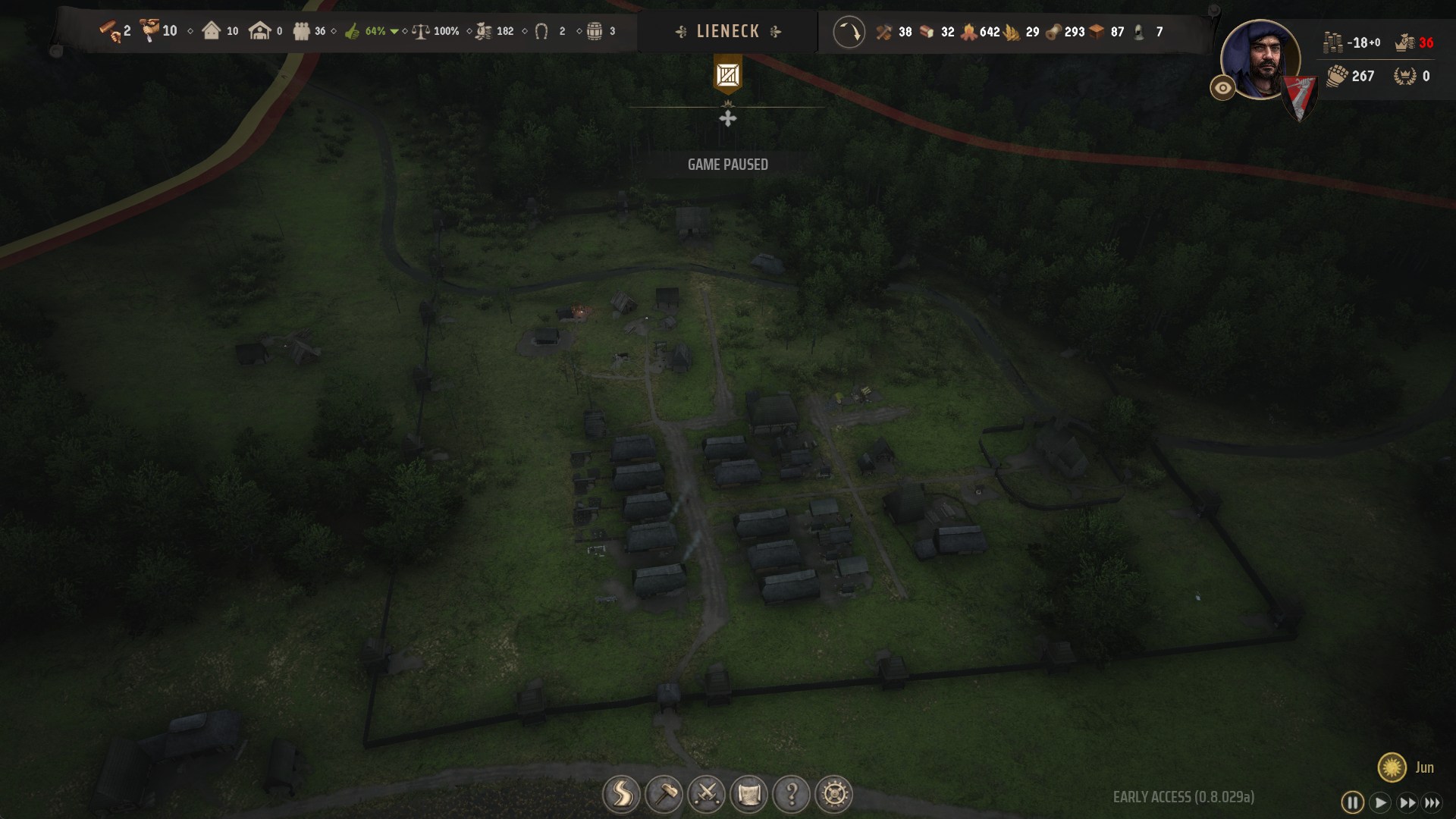Screen dimensions: 1456x819
Task: Toggle the eye icon beside the portrait
Action: pos(1222,88)
